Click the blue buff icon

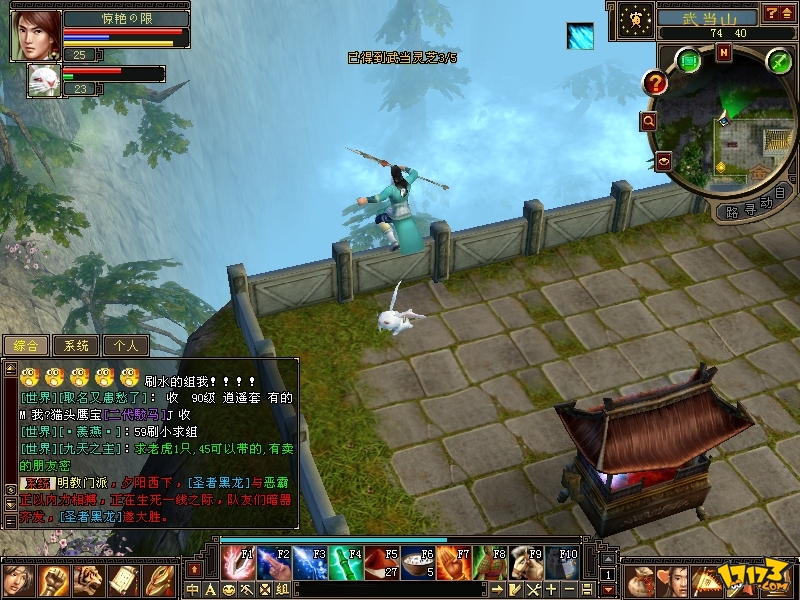click(580, 36)
